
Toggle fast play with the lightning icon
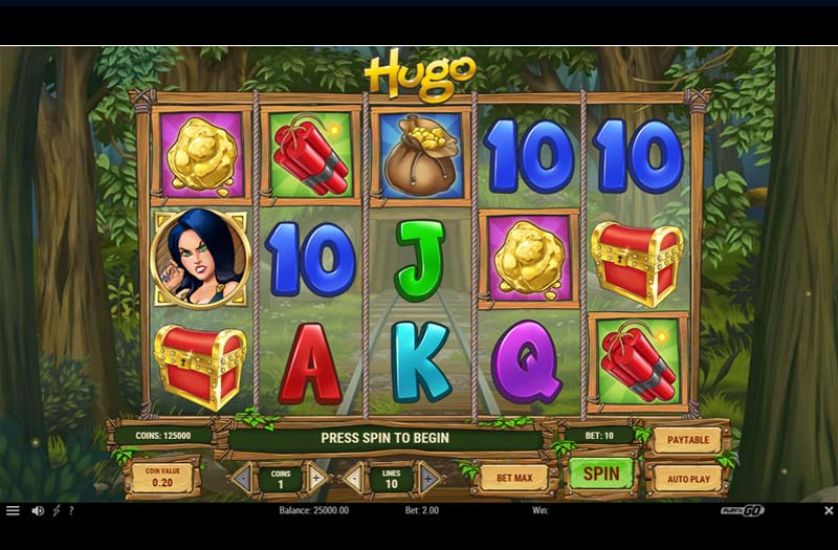[x=56, y=511]
